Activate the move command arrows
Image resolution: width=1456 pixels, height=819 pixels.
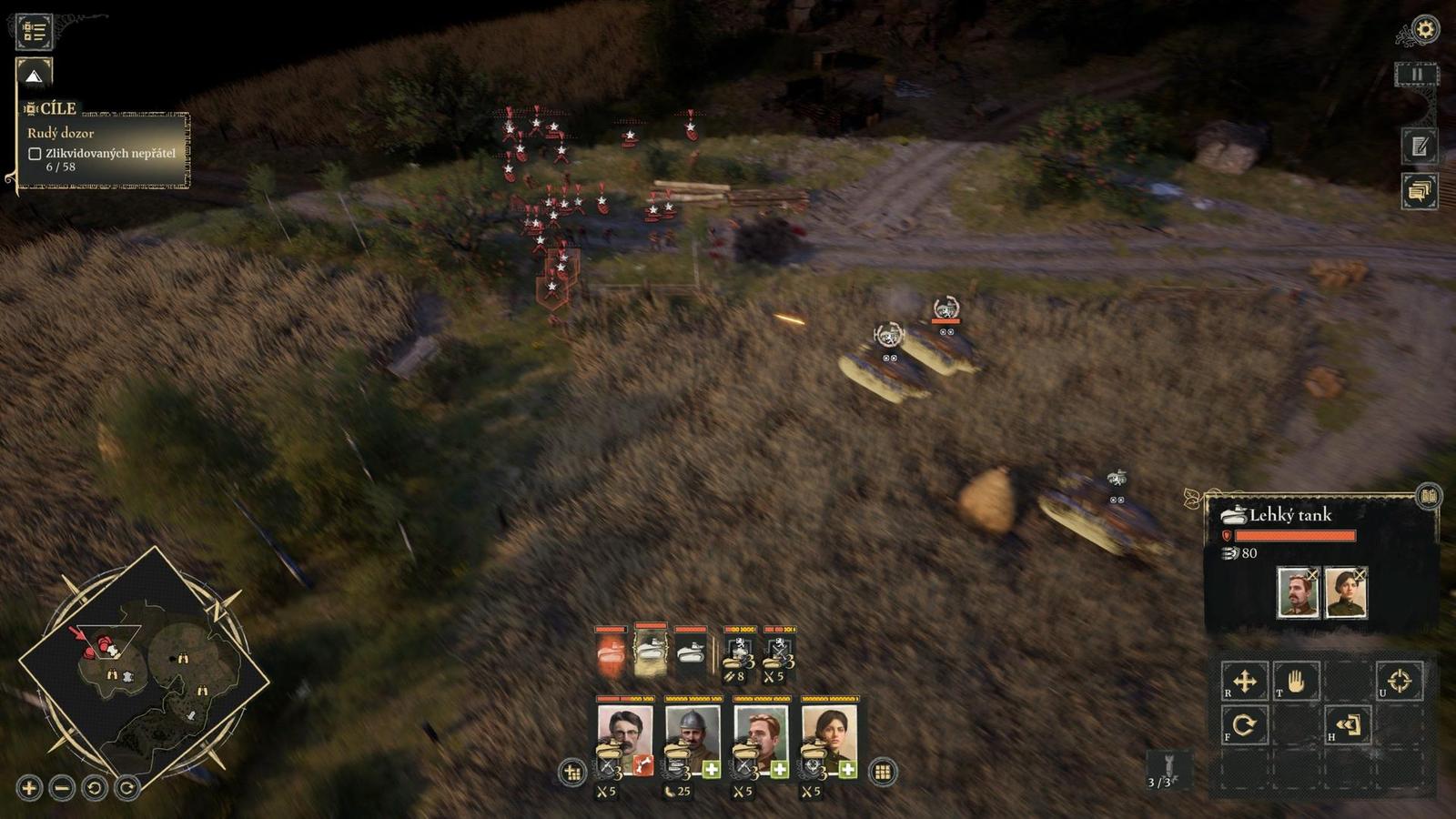tap(1244, 681)
